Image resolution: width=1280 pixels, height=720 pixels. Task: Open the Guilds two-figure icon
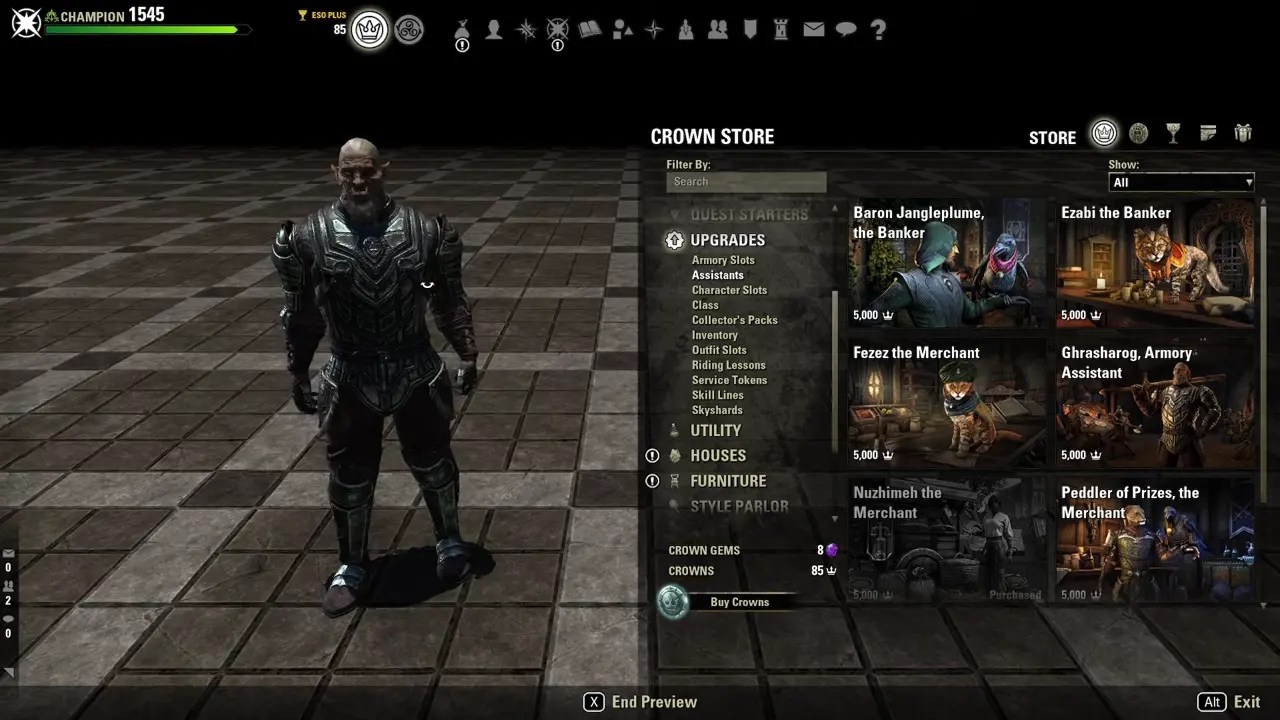point(718,30)
